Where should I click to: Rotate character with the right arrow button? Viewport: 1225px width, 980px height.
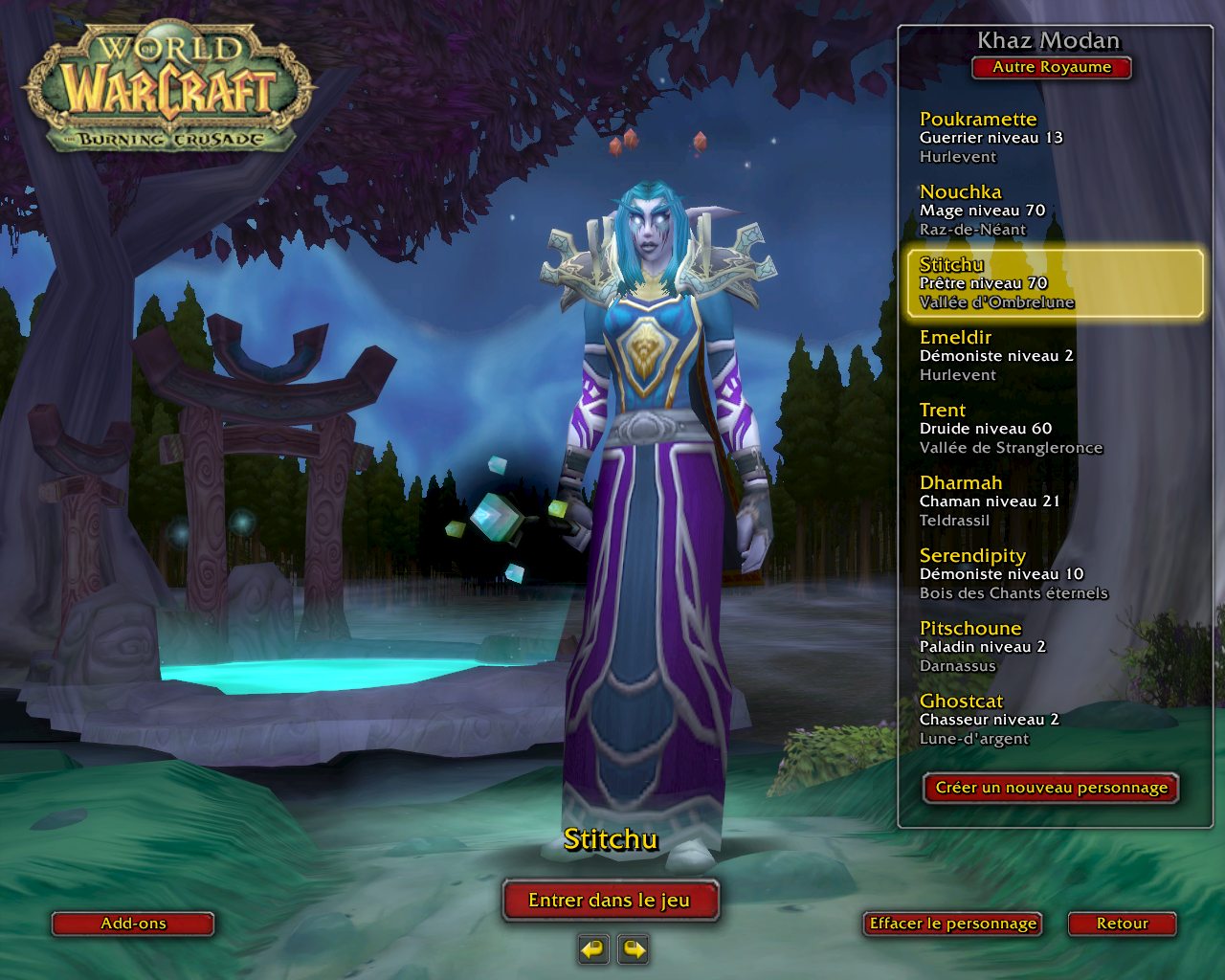click(634, 949)
